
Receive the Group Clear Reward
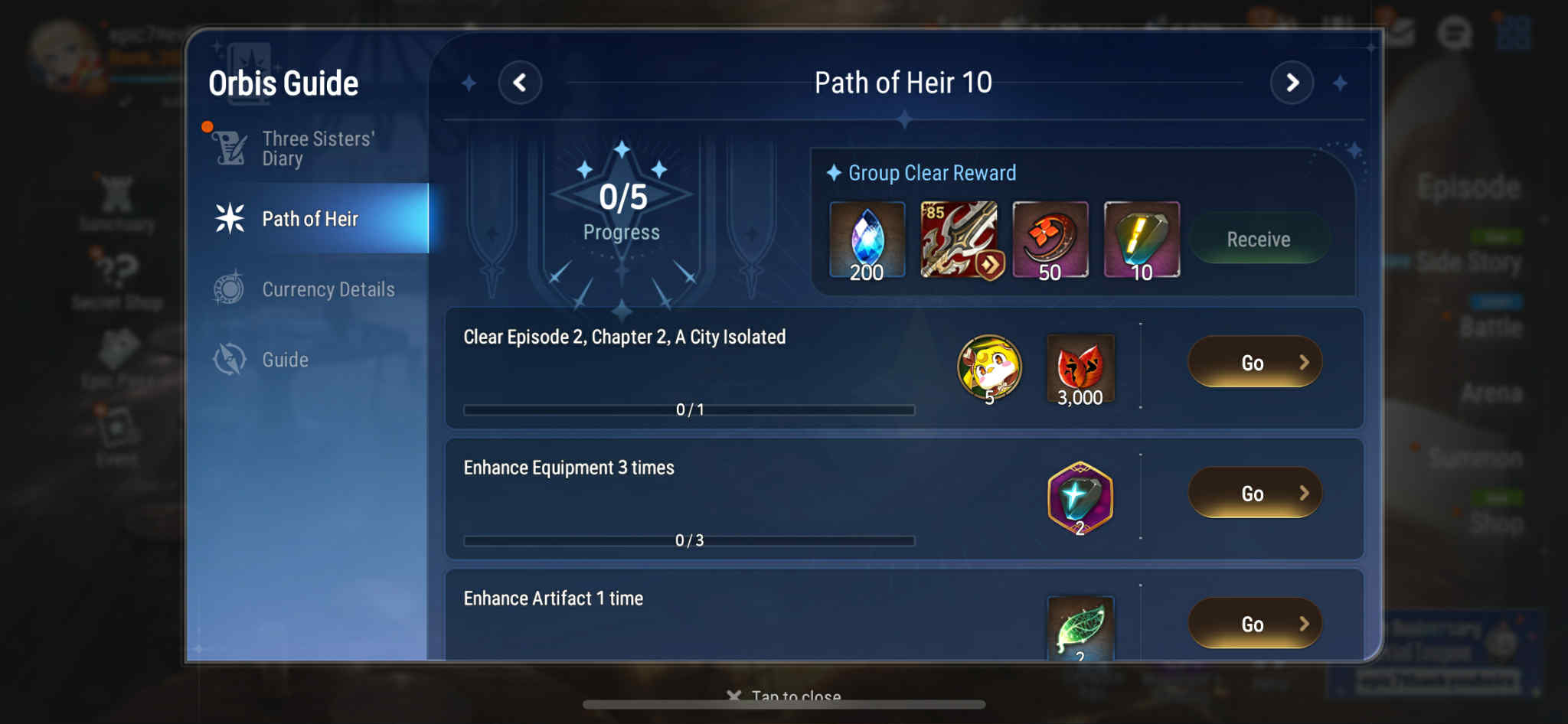(1258, 240)
